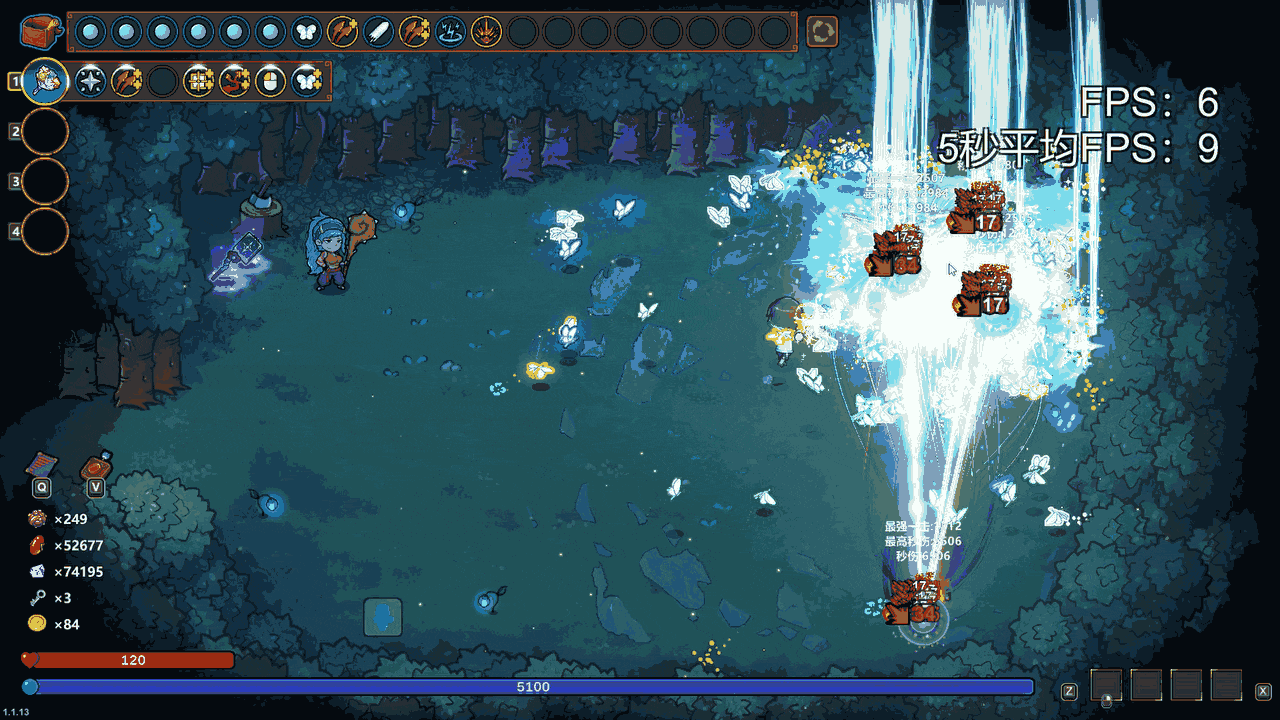Click the recycle arrows button beside the spell bar
Viewport: 1280px width, 720px height.
[822, 32]
